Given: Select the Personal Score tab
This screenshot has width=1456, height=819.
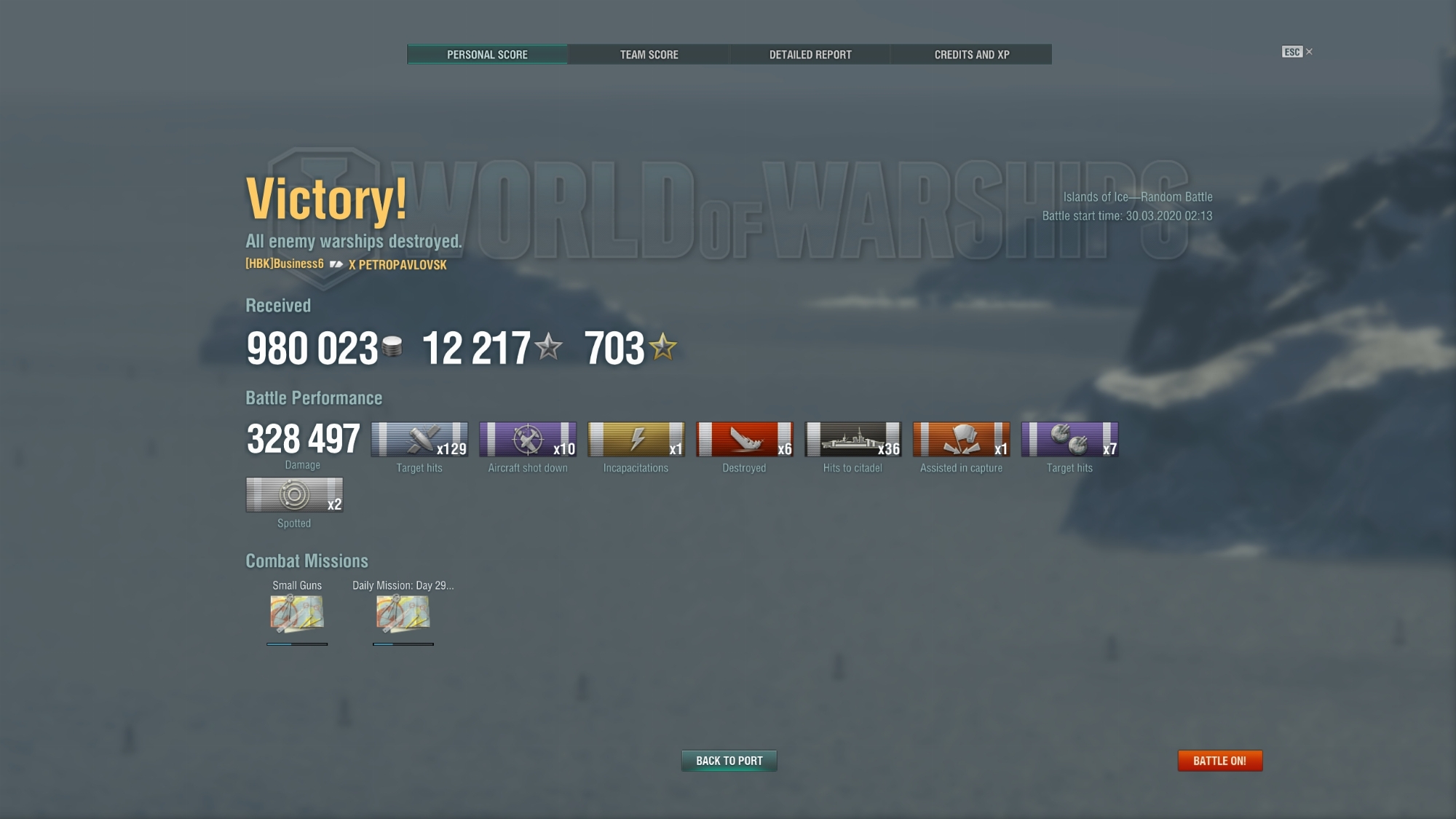Looking at the screenshot, I should tap(487, 55).
